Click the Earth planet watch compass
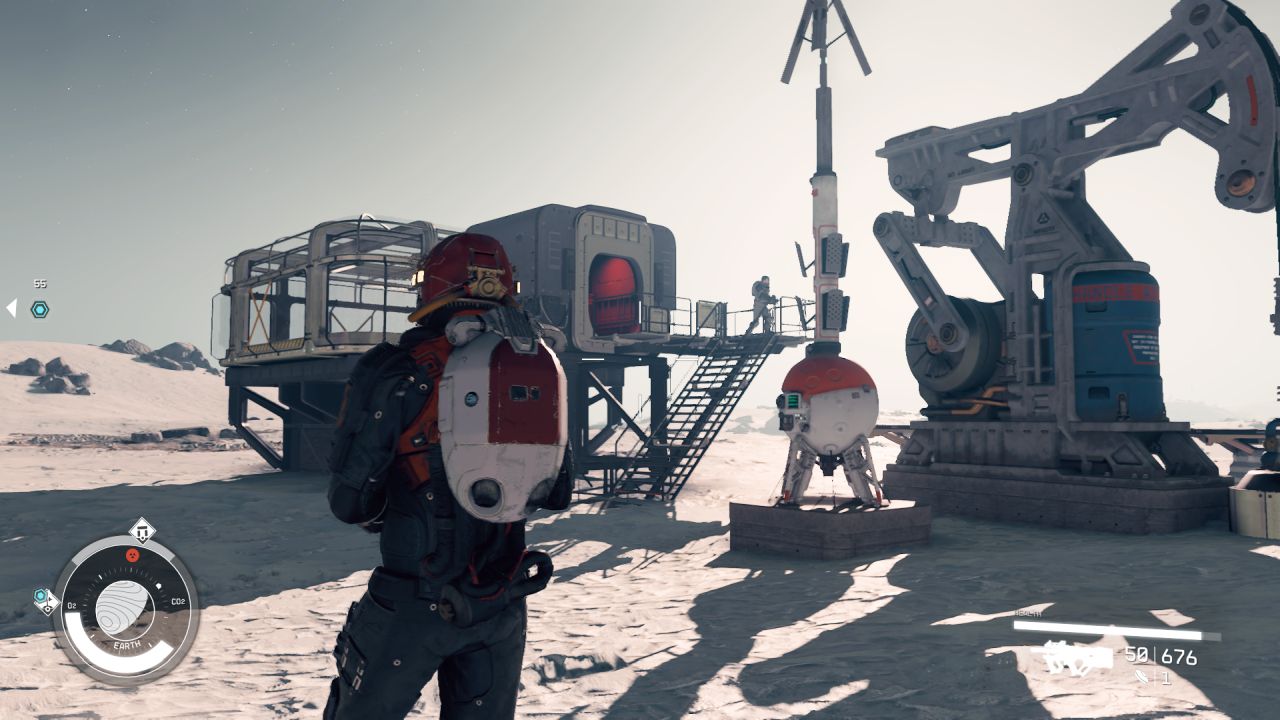Image resolution: width=1280 pixels, height=720 pixels. click(126, 608)
